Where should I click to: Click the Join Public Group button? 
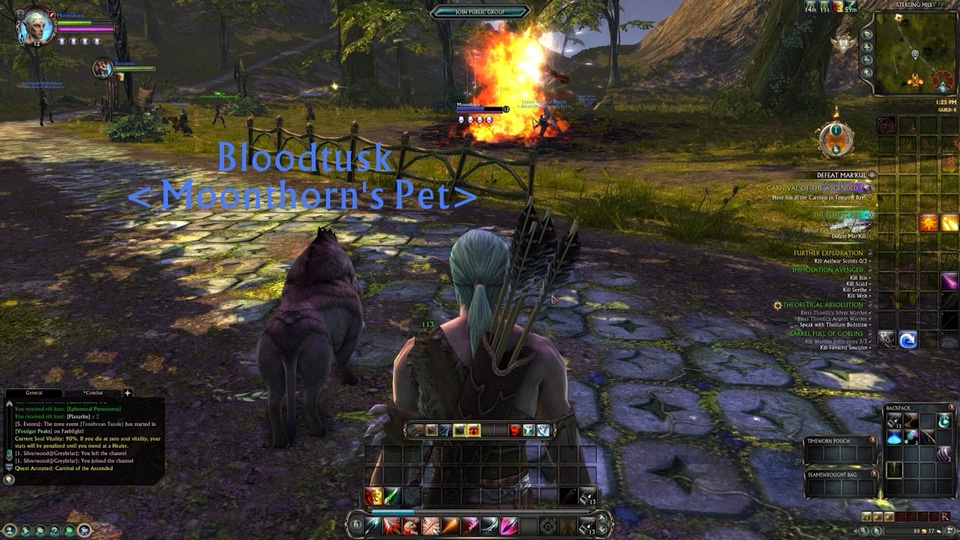[x=479, y=11]
